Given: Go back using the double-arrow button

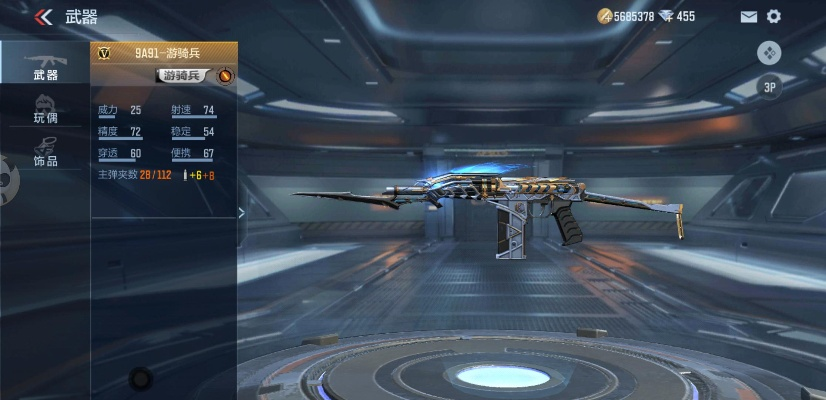Looking at the screenshot, I should pos(43,17).
